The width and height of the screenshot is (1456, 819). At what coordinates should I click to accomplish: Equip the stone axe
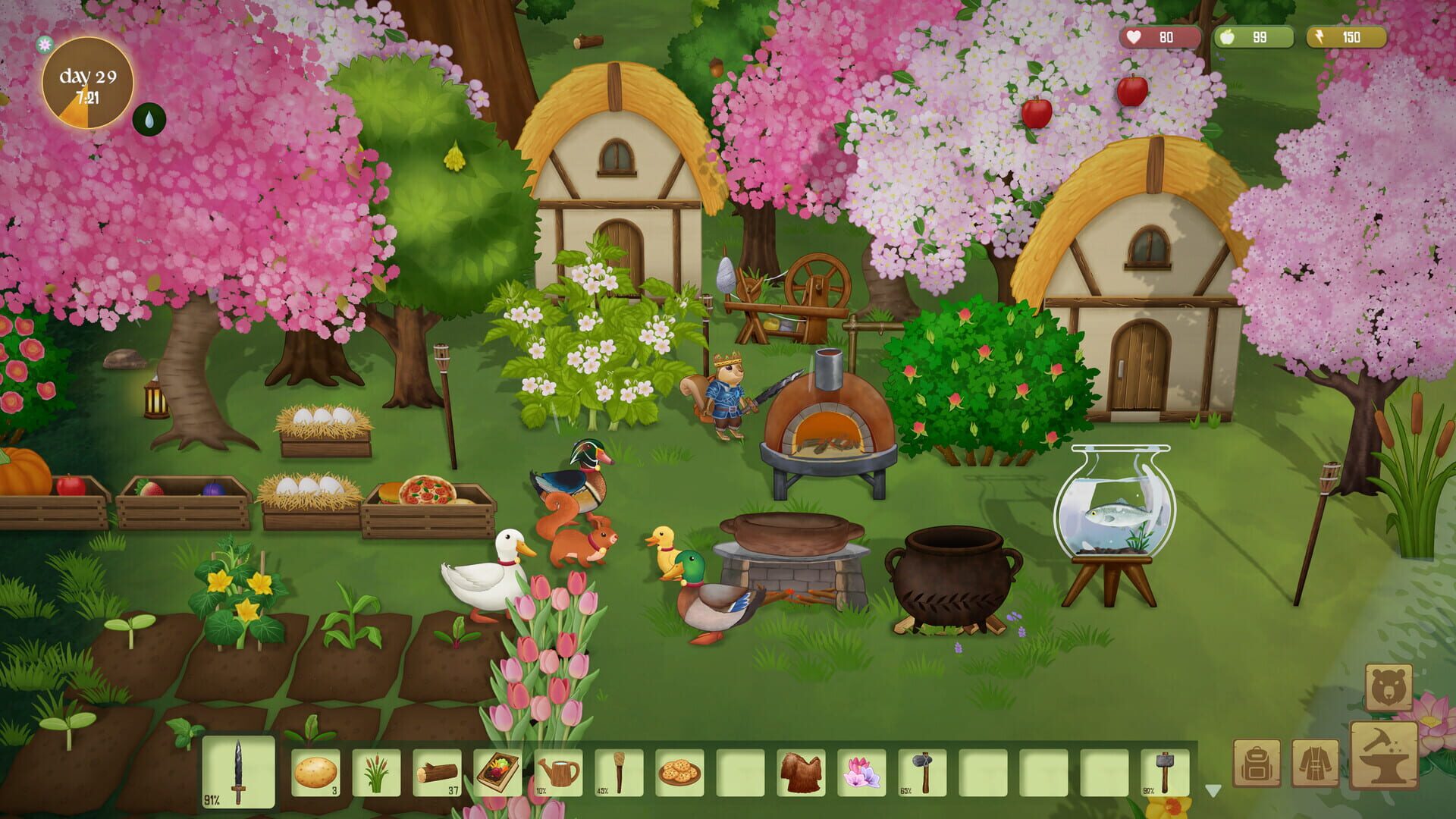923,773
